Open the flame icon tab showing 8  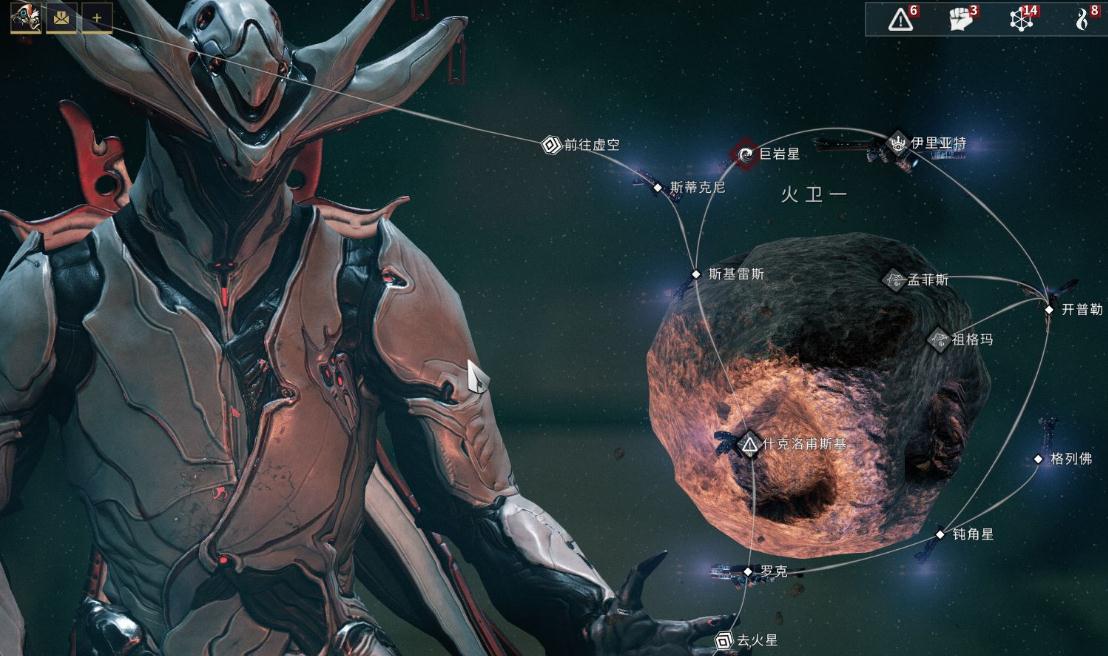click(1080, 19)
